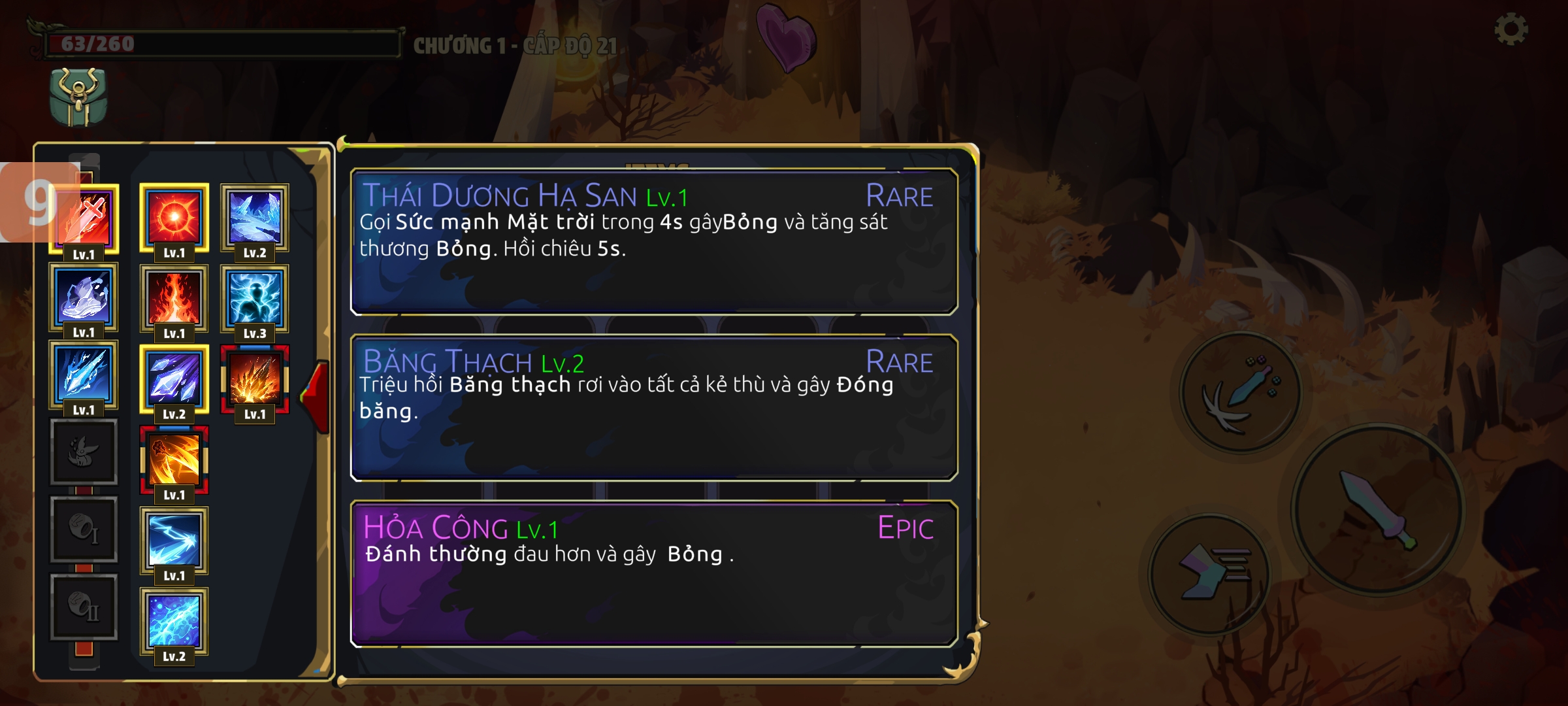Image resolution: width=1568 pixels, height=706 pixels.
Task: Select the glowing blue humanoid Lv.3 skill
Action: click(255, 298)
